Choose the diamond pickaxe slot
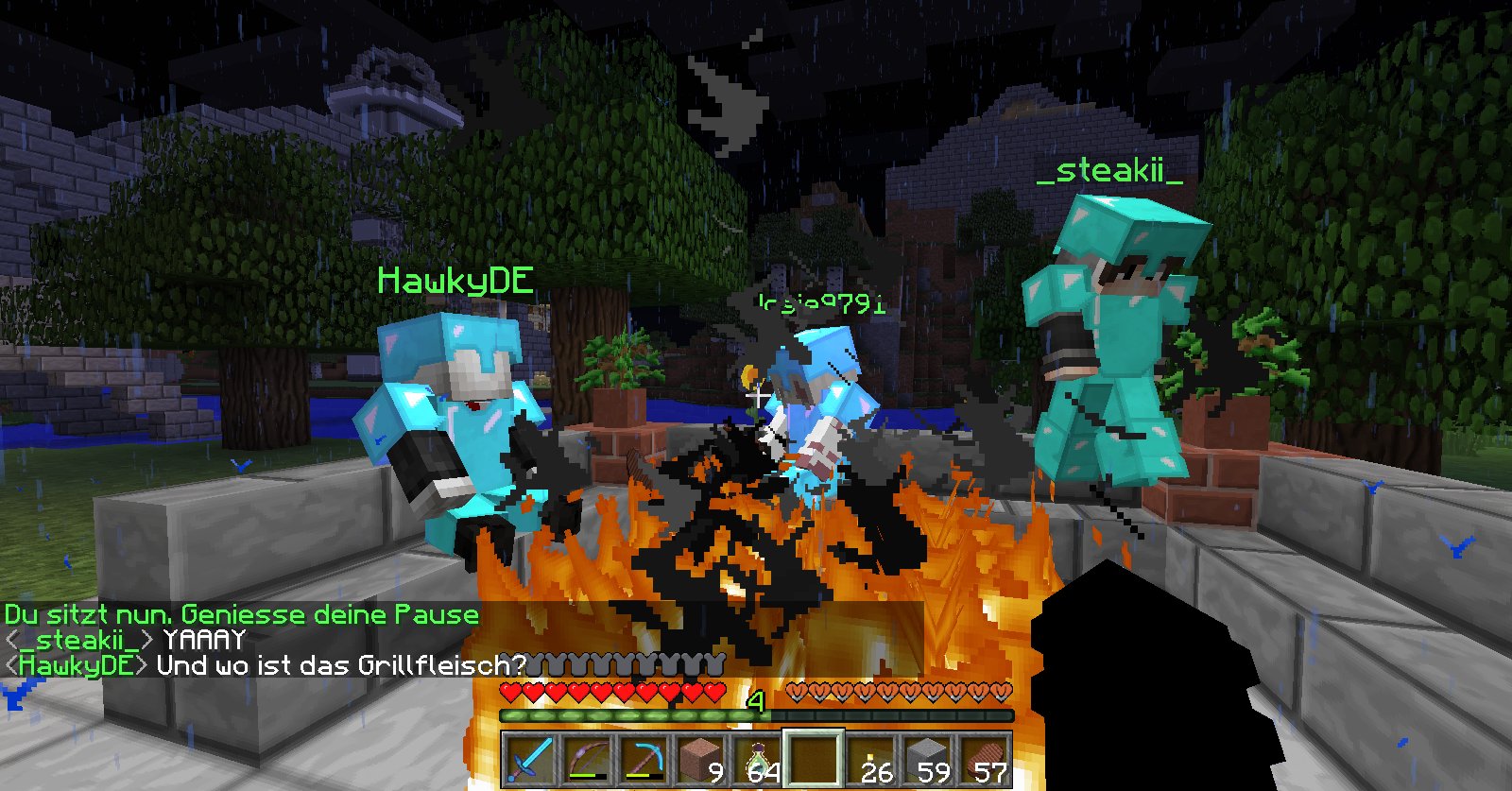 [x=644, y=759]
